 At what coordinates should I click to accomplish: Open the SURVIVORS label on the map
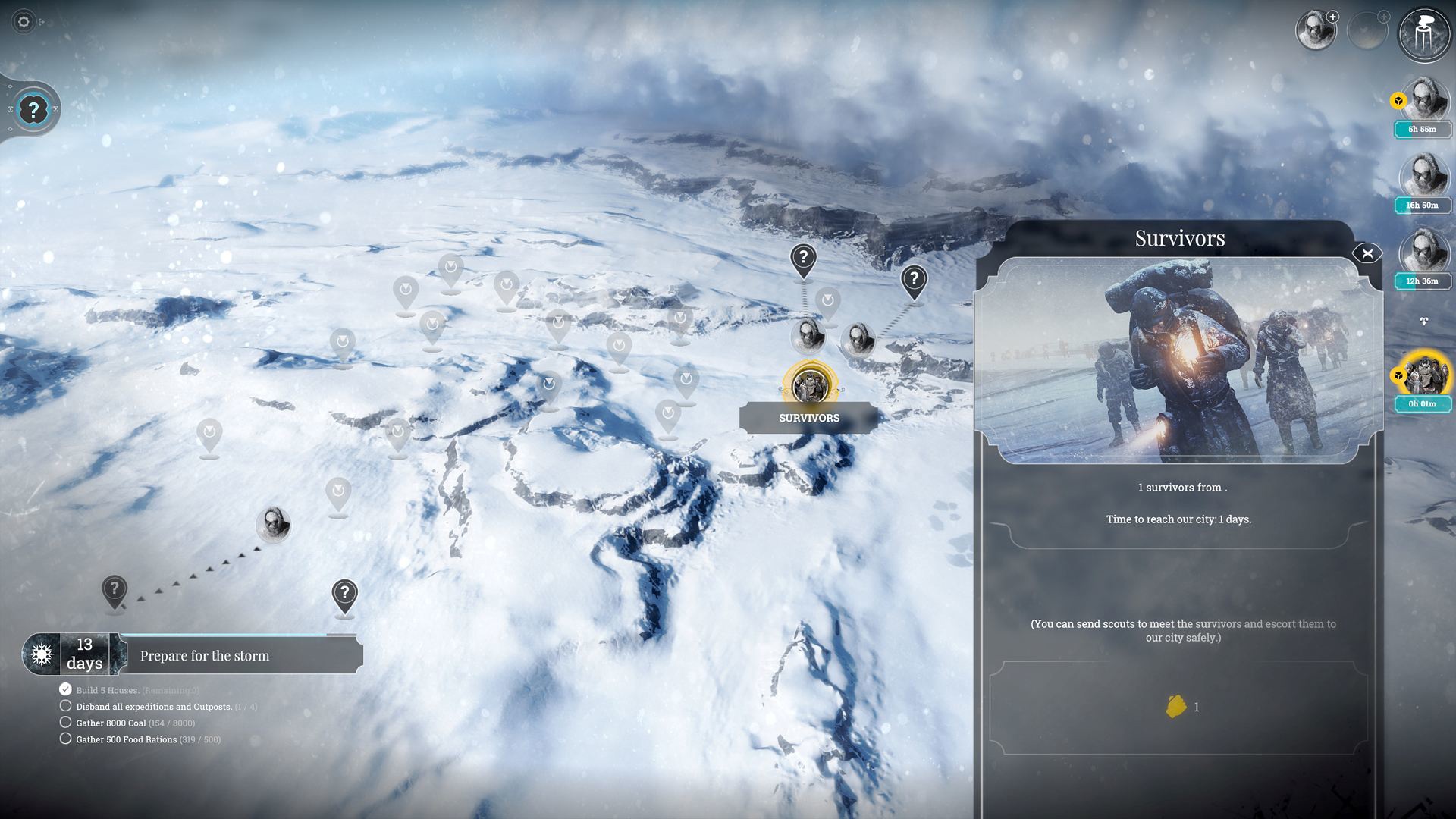pos(808,417)
